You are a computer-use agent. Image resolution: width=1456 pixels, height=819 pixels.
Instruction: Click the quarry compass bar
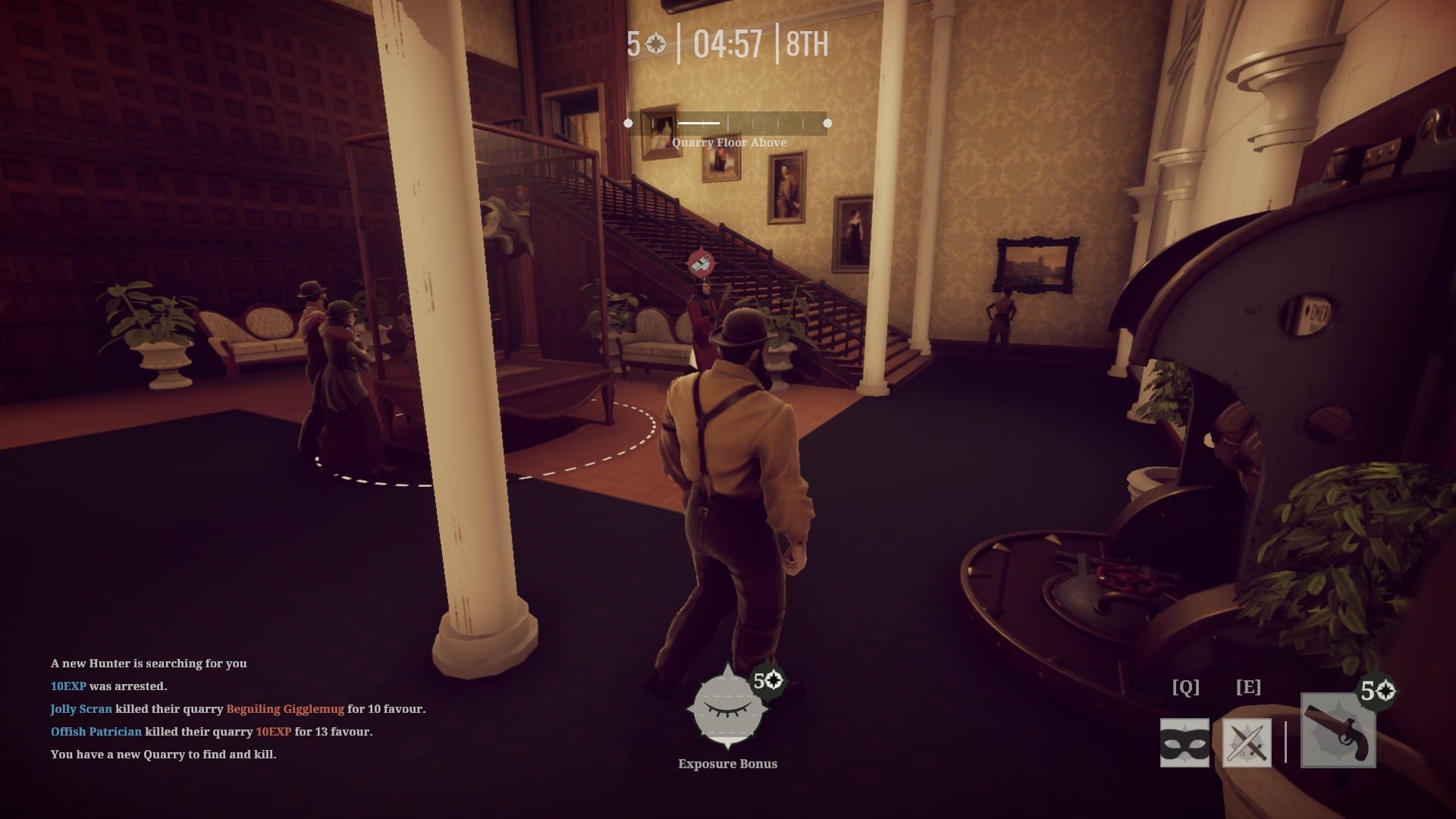tap(727, 123)
